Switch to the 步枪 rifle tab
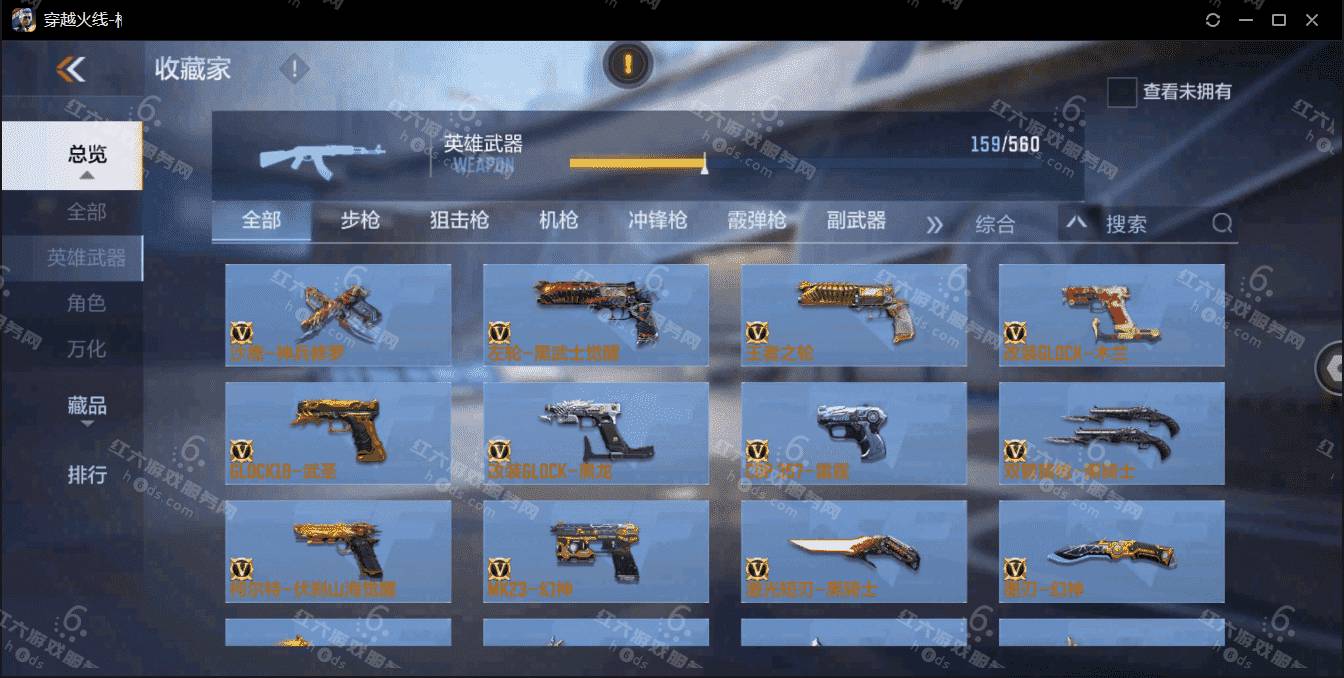 360,221
